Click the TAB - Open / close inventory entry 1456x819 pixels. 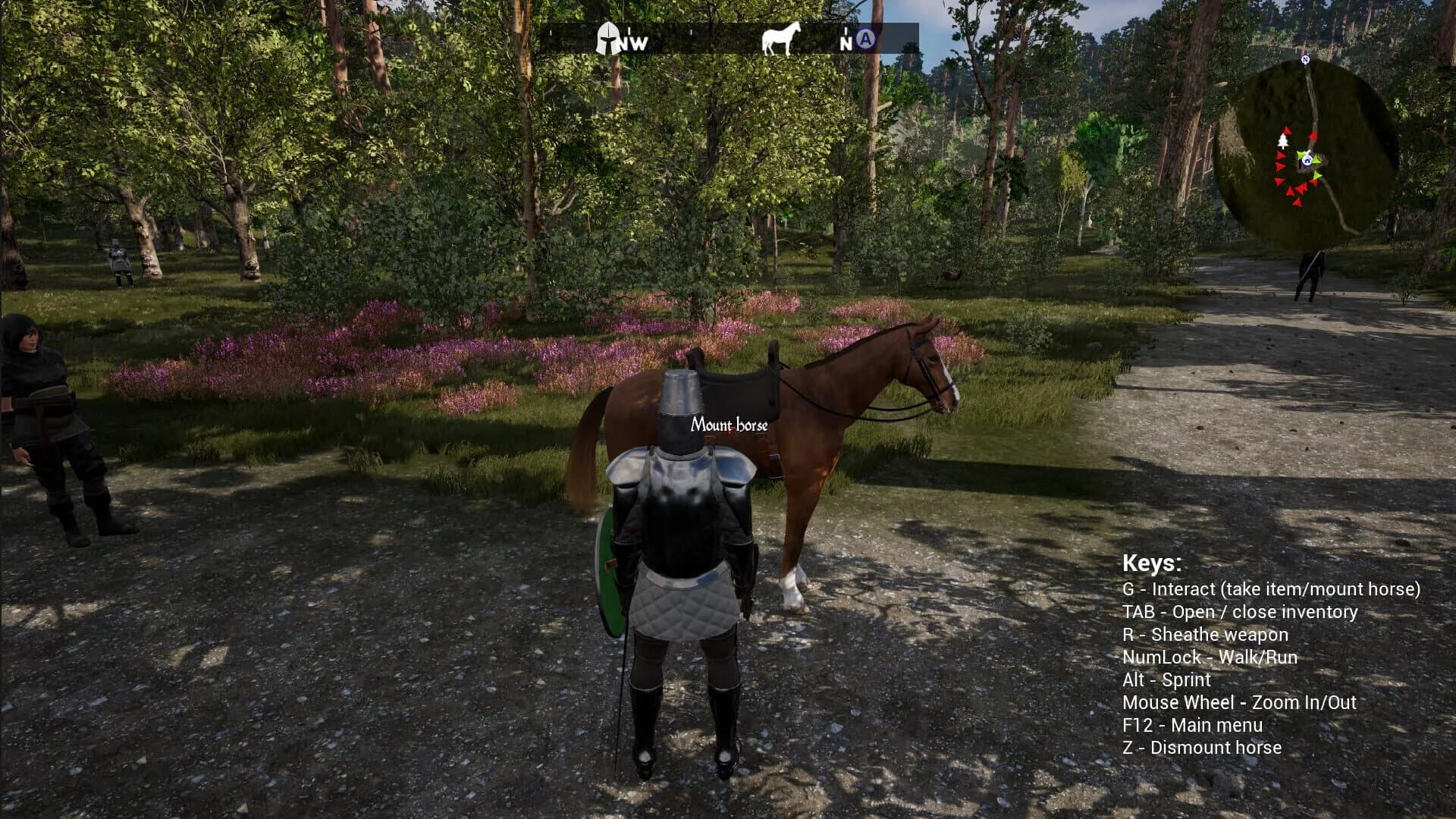coord(1241,612)
